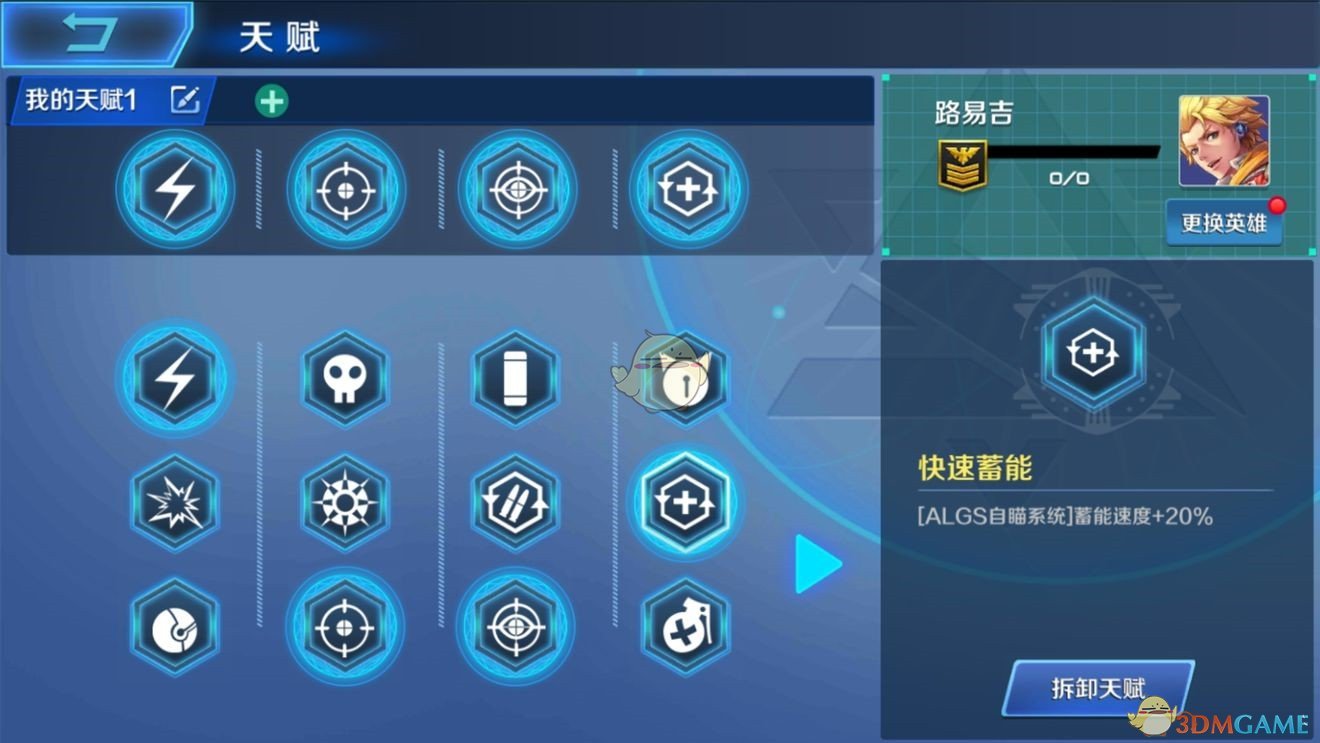Select the skull damage talent icon
The width and height of the screenshot is (1320, 743).
coord(345,378)
